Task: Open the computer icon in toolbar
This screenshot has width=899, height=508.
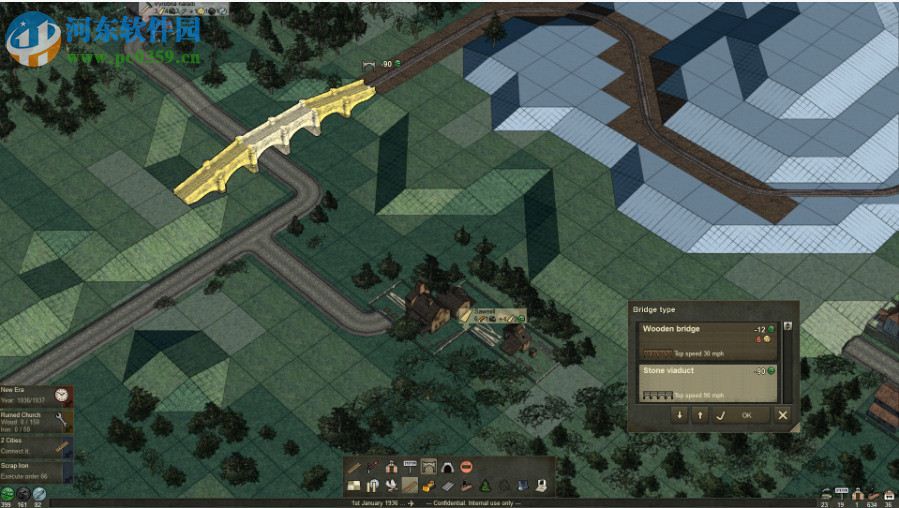Action: click(x=541, y=486)
